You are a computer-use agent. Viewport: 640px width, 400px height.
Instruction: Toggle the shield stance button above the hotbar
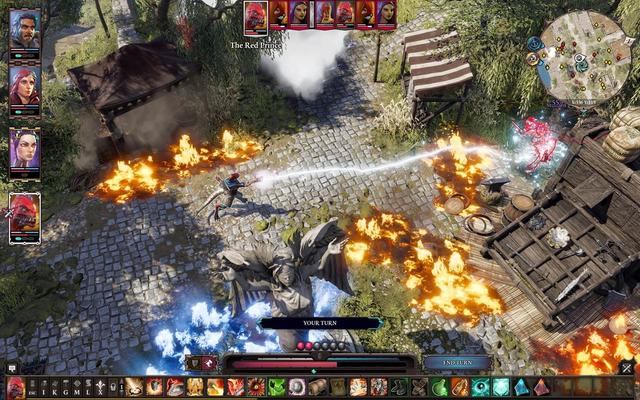click(x=194, y=364)
